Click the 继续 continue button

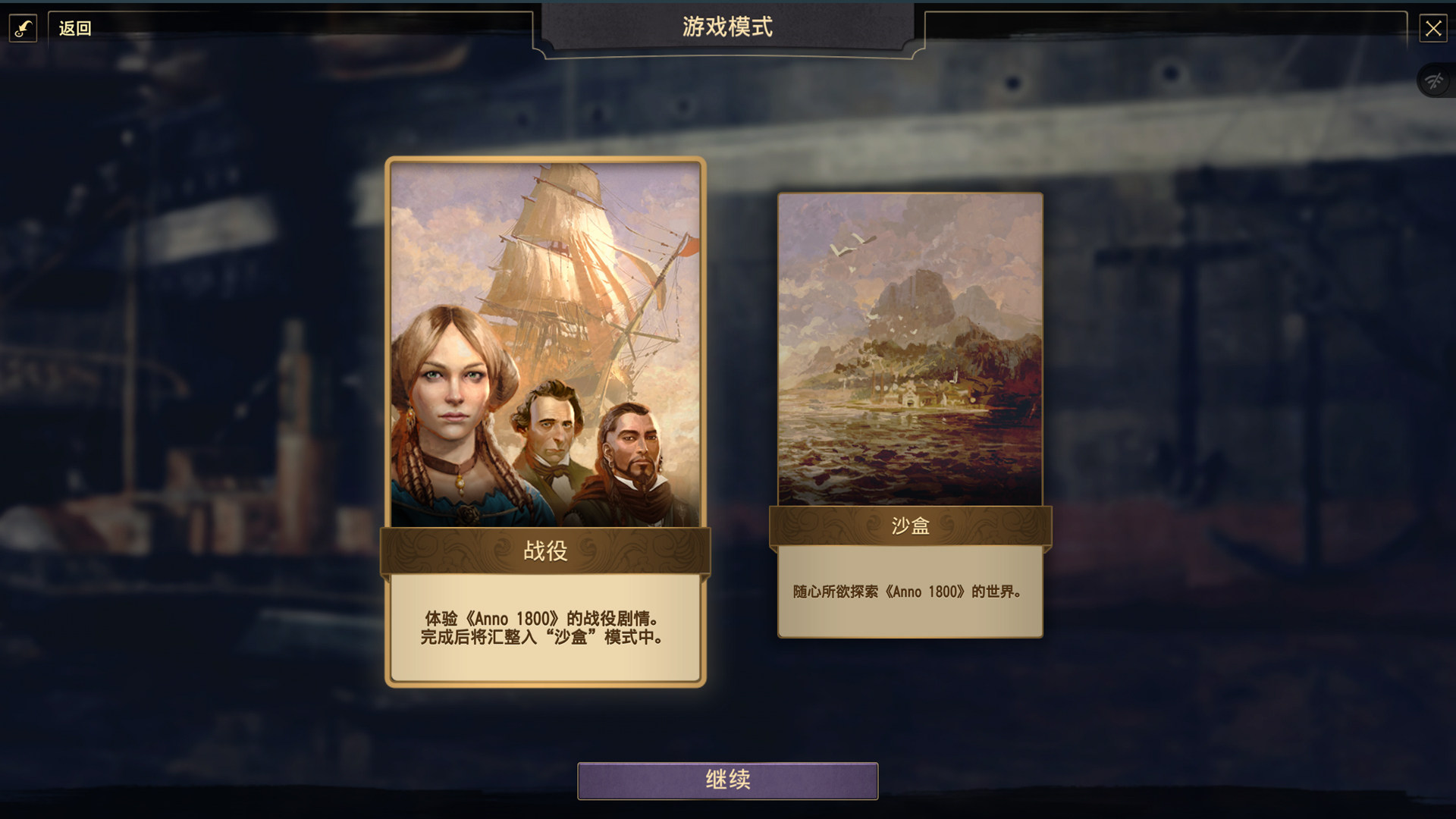727,780
